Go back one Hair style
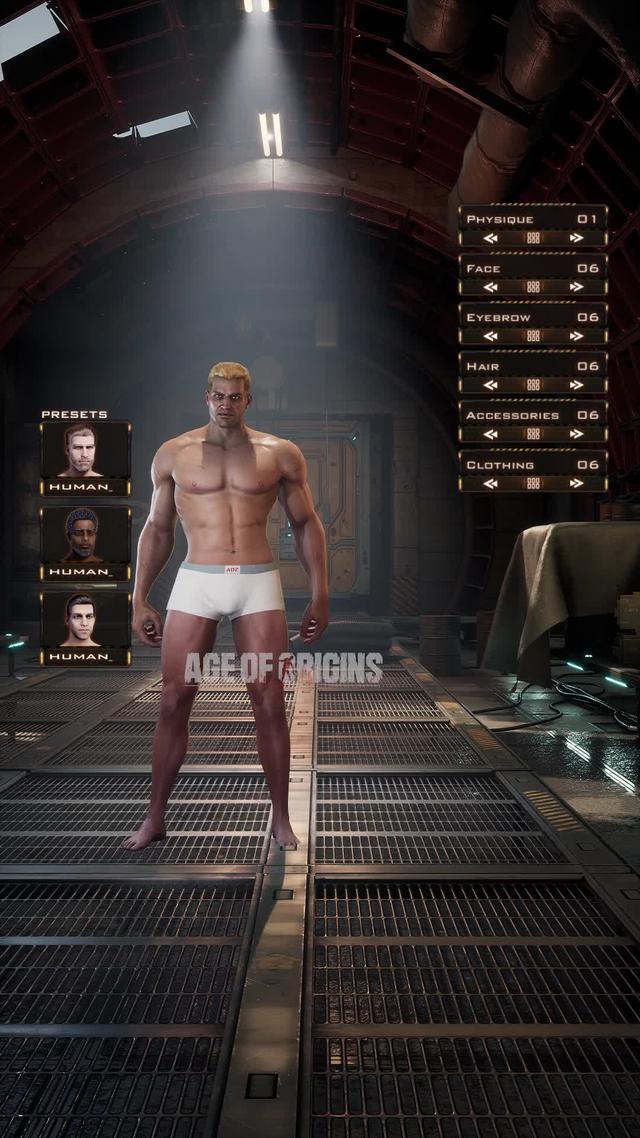 pyautogui.click(x=490, y=385)
